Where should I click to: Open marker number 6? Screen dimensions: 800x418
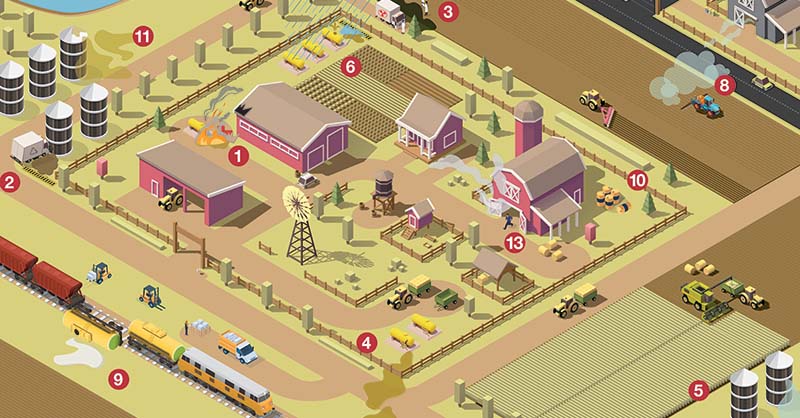tap(349, 68)
